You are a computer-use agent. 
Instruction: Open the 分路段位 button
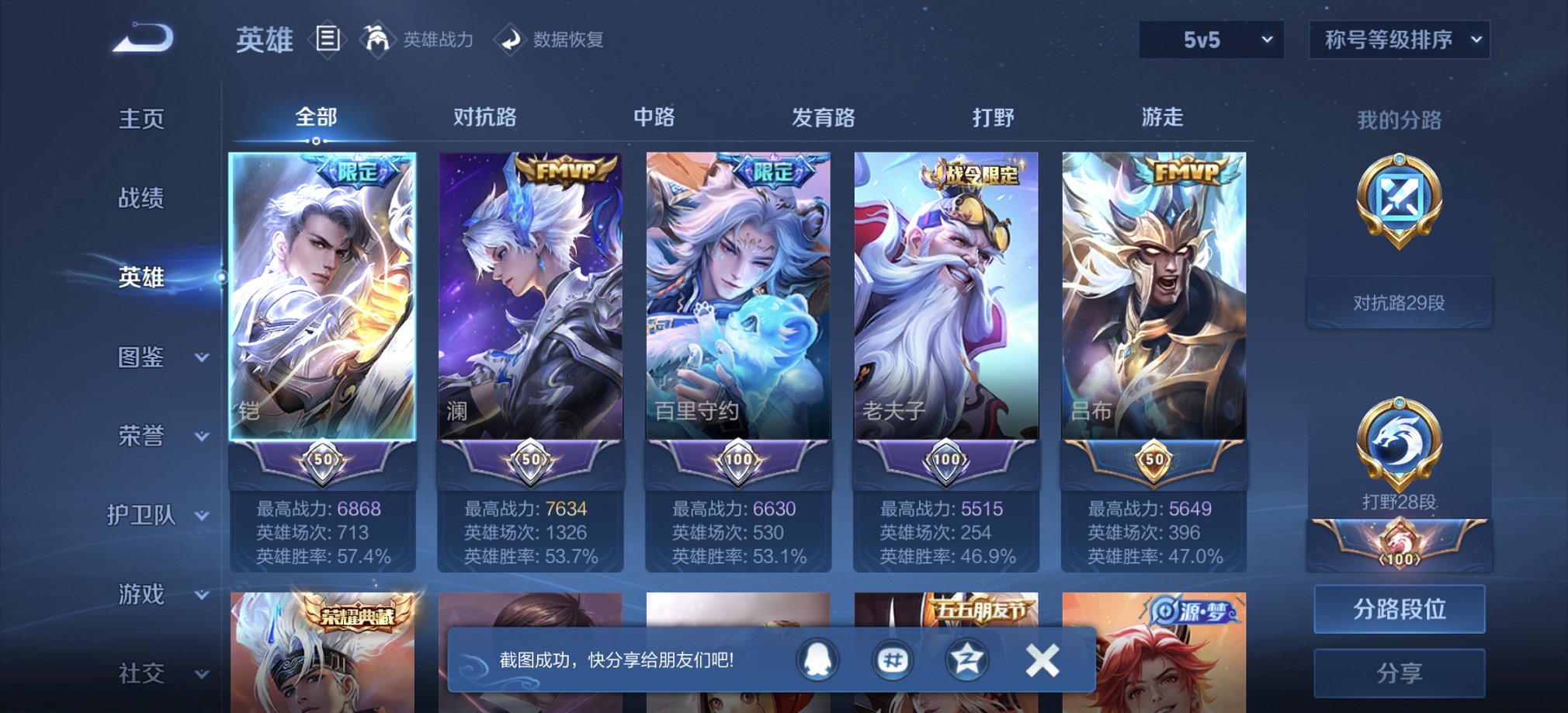(x=1398, y=609)
